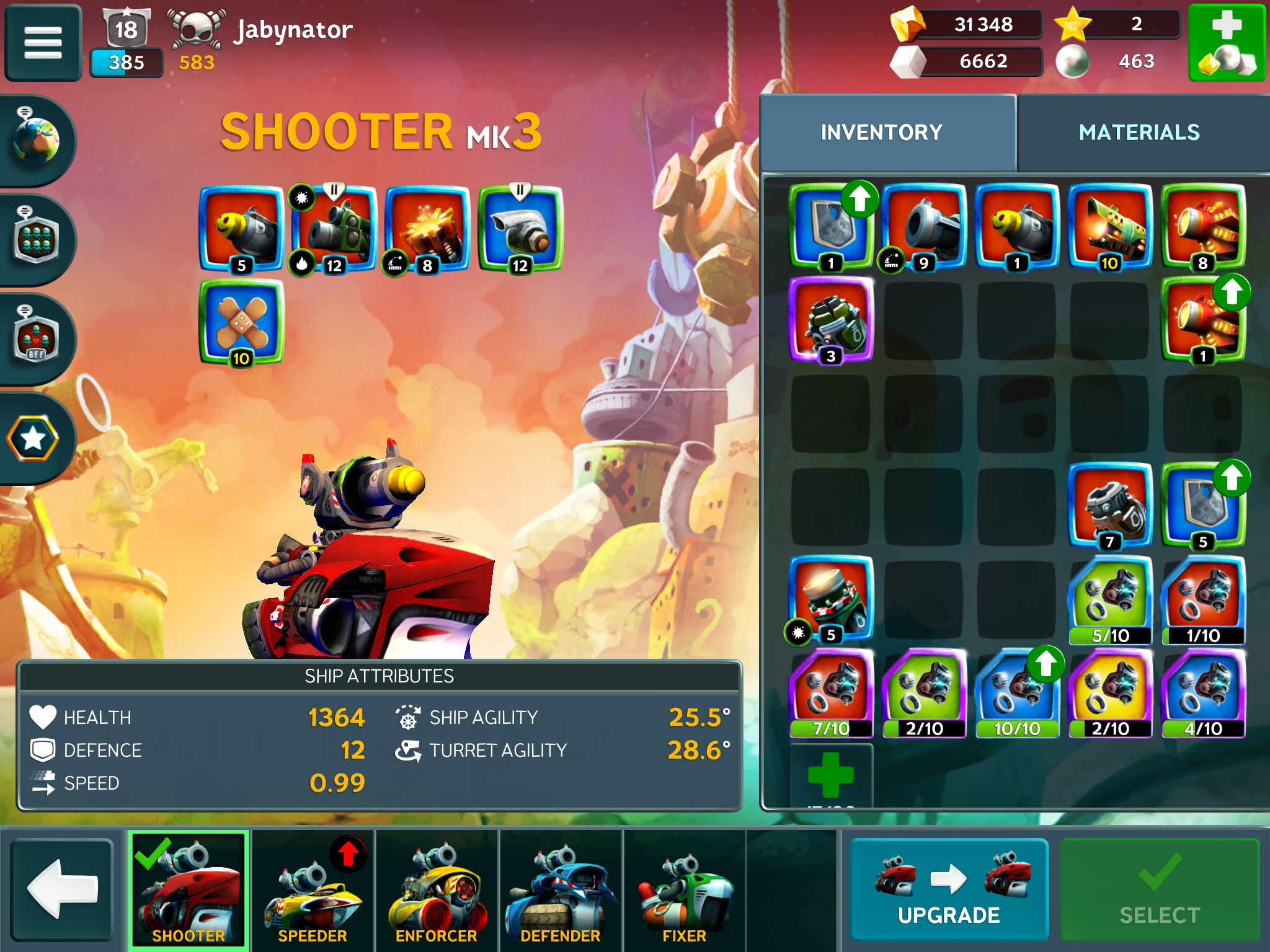
Task: Open the globe chat icon
Action: click(36, 141)
